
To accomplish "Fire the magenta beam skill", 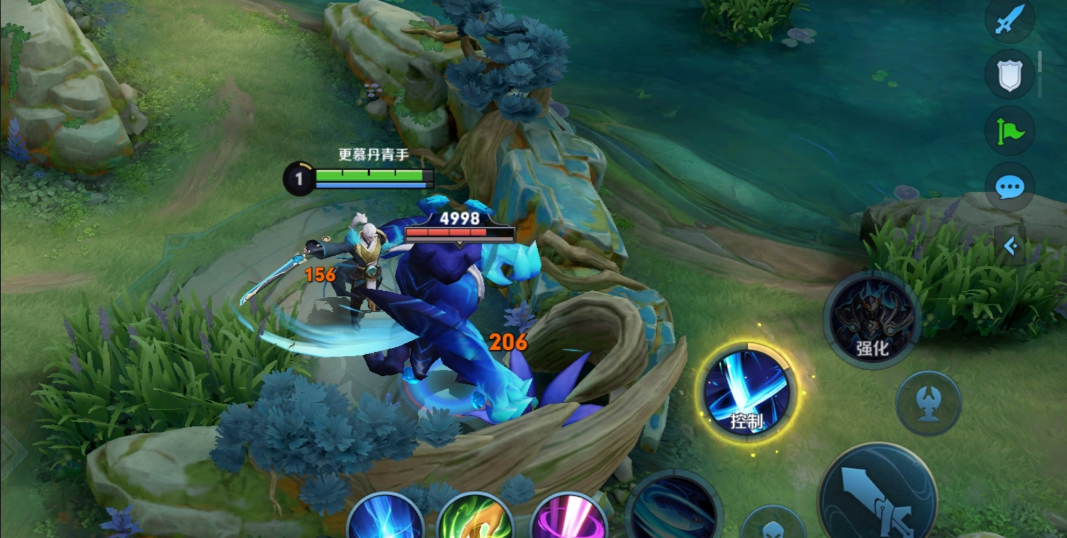I will [x=567, y=518].
